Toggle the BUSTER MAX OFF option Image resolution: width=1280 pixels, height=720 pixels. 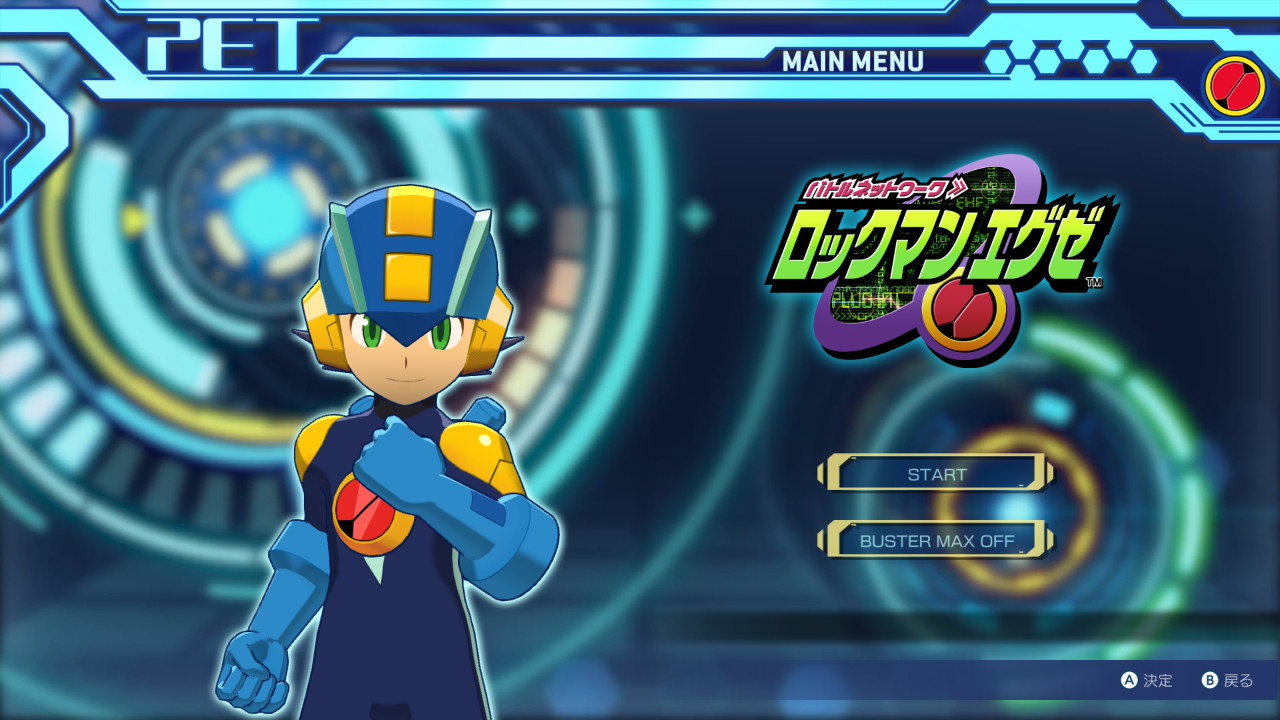936,541
